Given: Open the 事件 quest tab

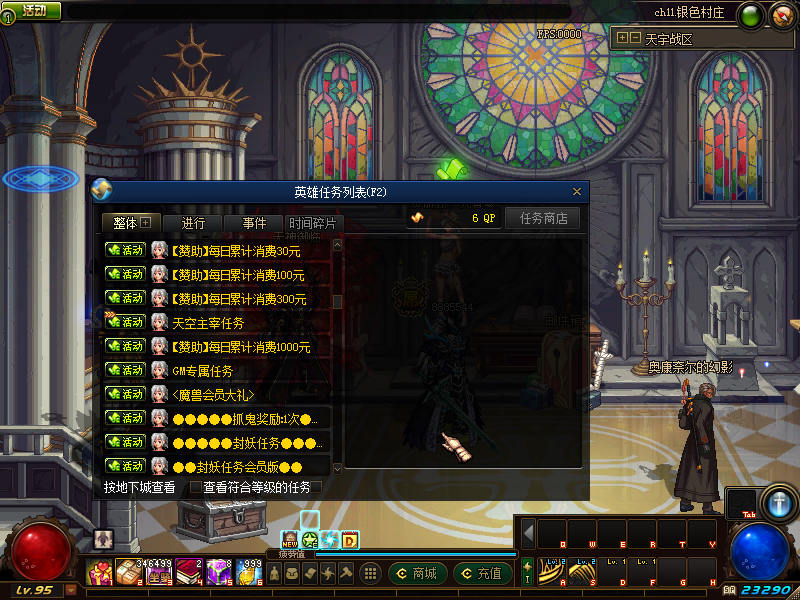Looking at the screenshot, I should tap(254, 223).
